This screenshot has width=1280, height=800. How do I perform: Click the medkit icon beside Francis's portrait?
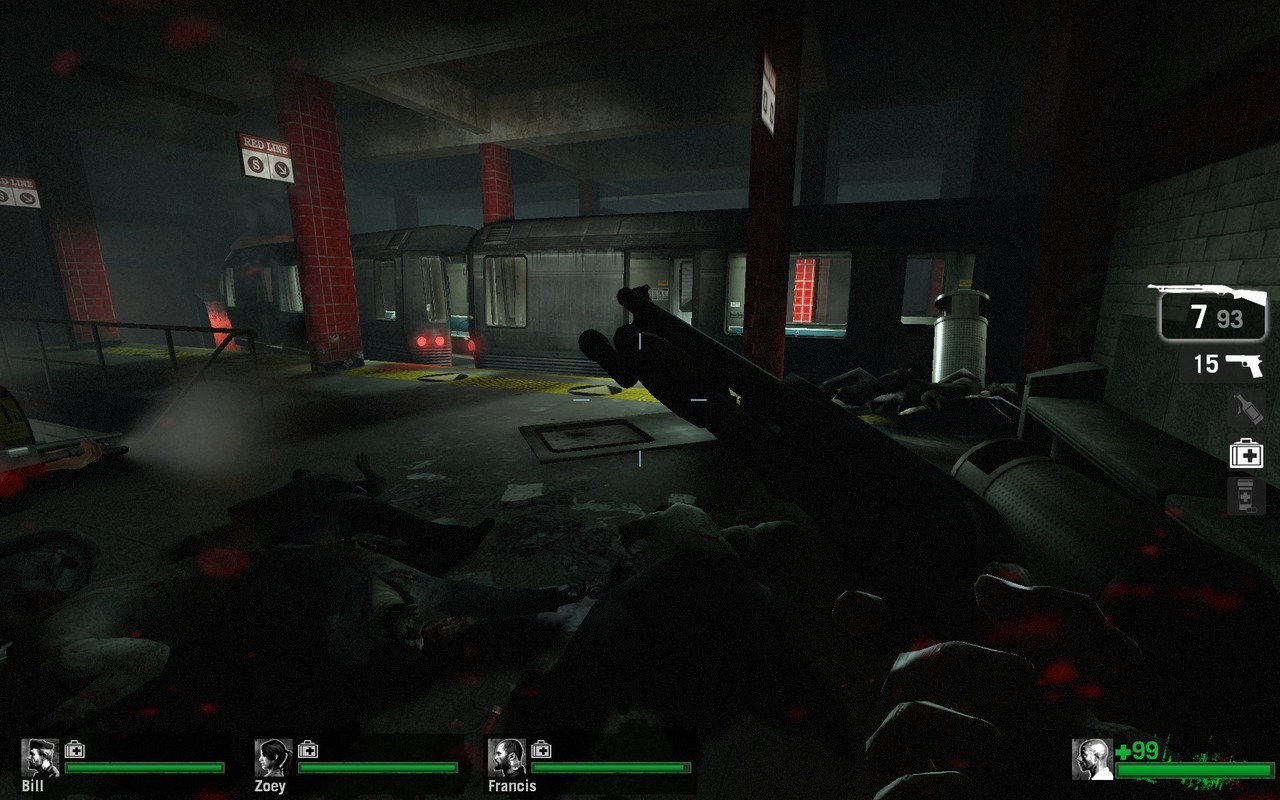tap(541, 749)
